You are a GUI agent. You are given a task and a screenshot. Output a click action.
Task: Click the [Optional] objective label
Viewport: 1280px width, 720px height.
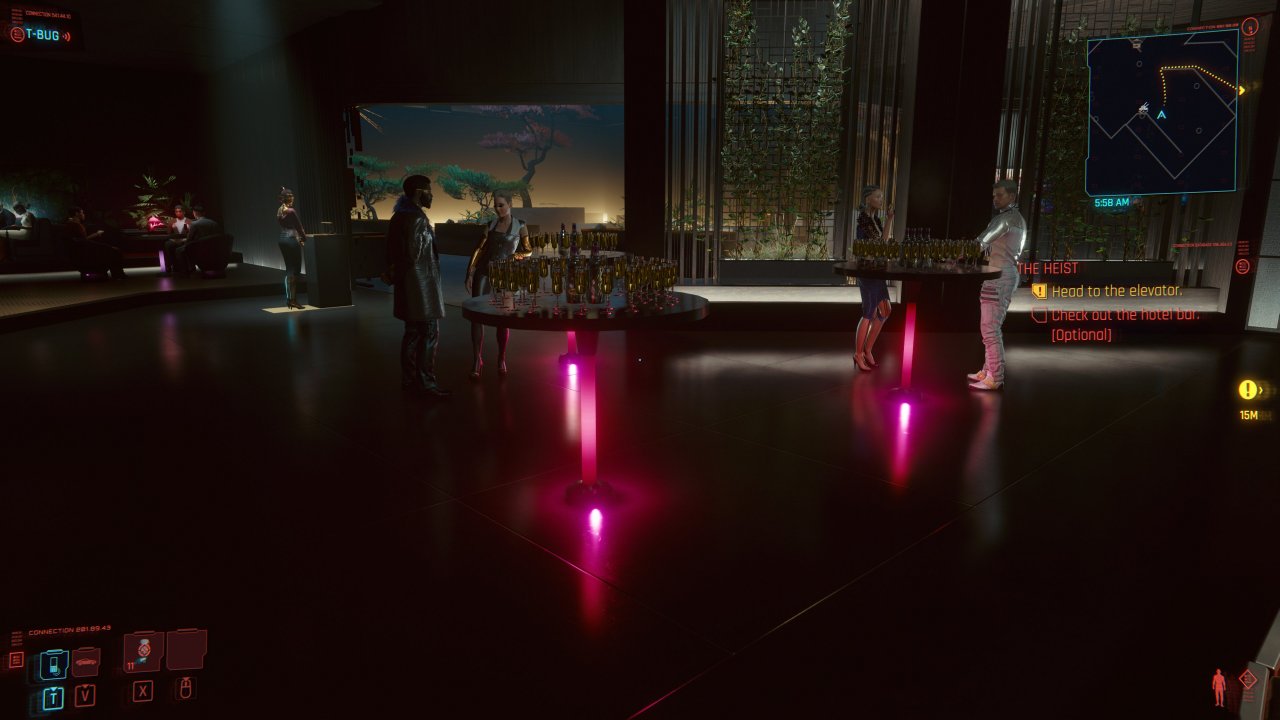click(1081, 334)
